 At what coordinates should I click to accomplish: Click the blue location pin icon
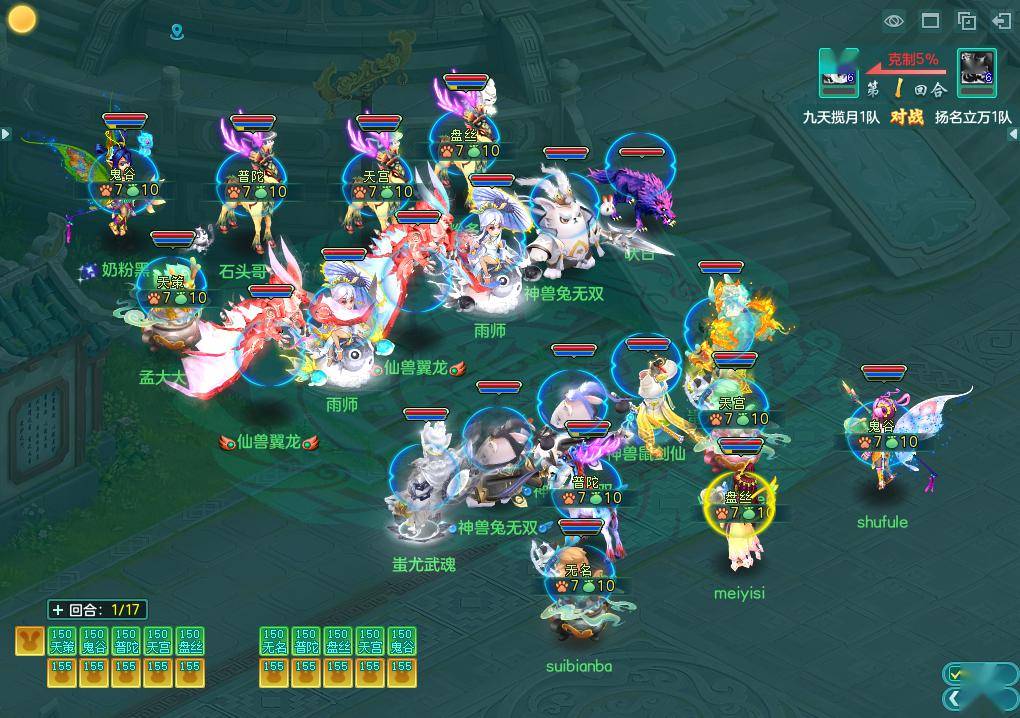pos(177,33)
